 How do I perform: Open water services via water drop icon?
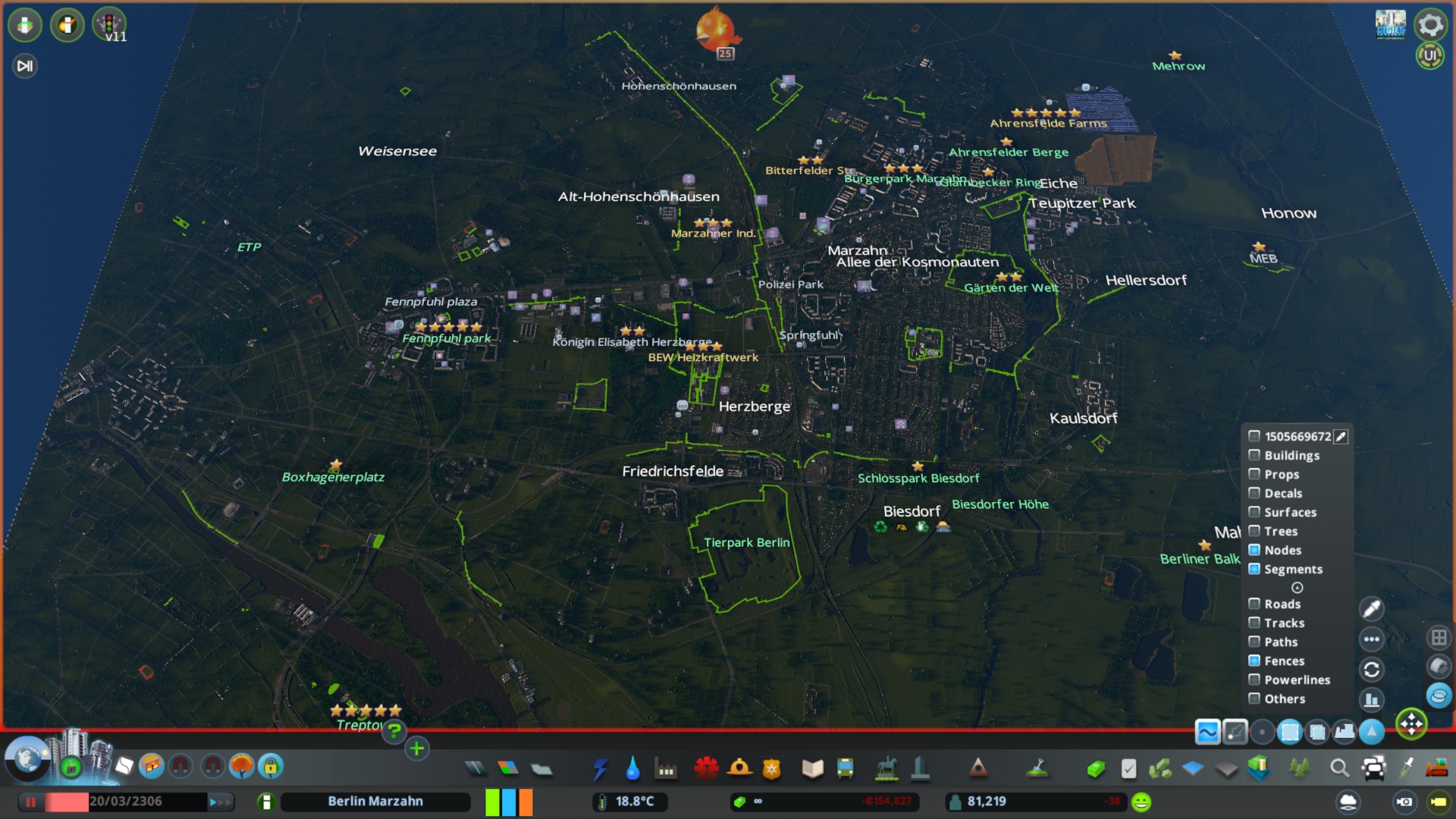pyautogui.click(x=633, y=768)
